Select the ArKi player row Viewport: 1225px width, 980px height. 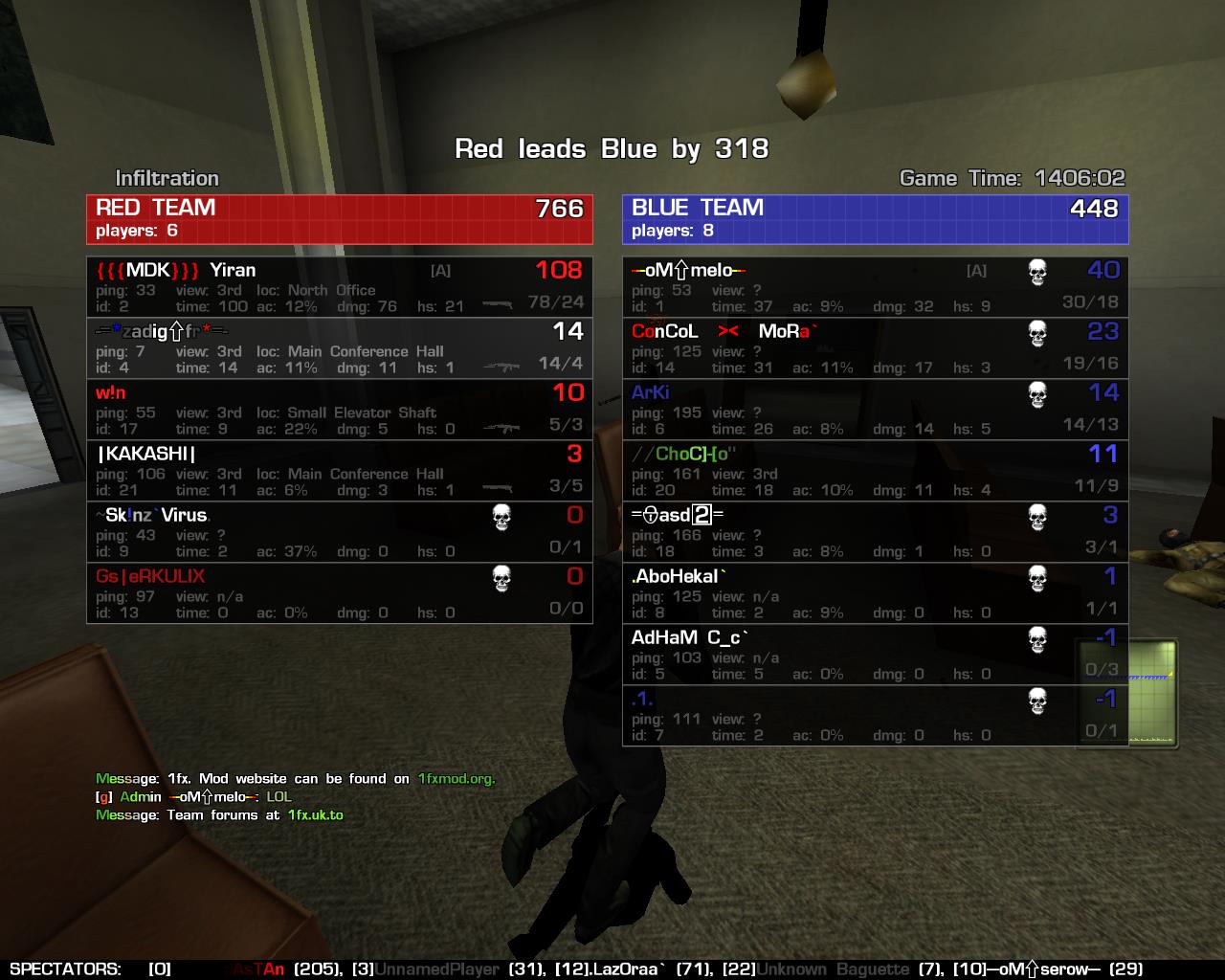pos(875,410)
